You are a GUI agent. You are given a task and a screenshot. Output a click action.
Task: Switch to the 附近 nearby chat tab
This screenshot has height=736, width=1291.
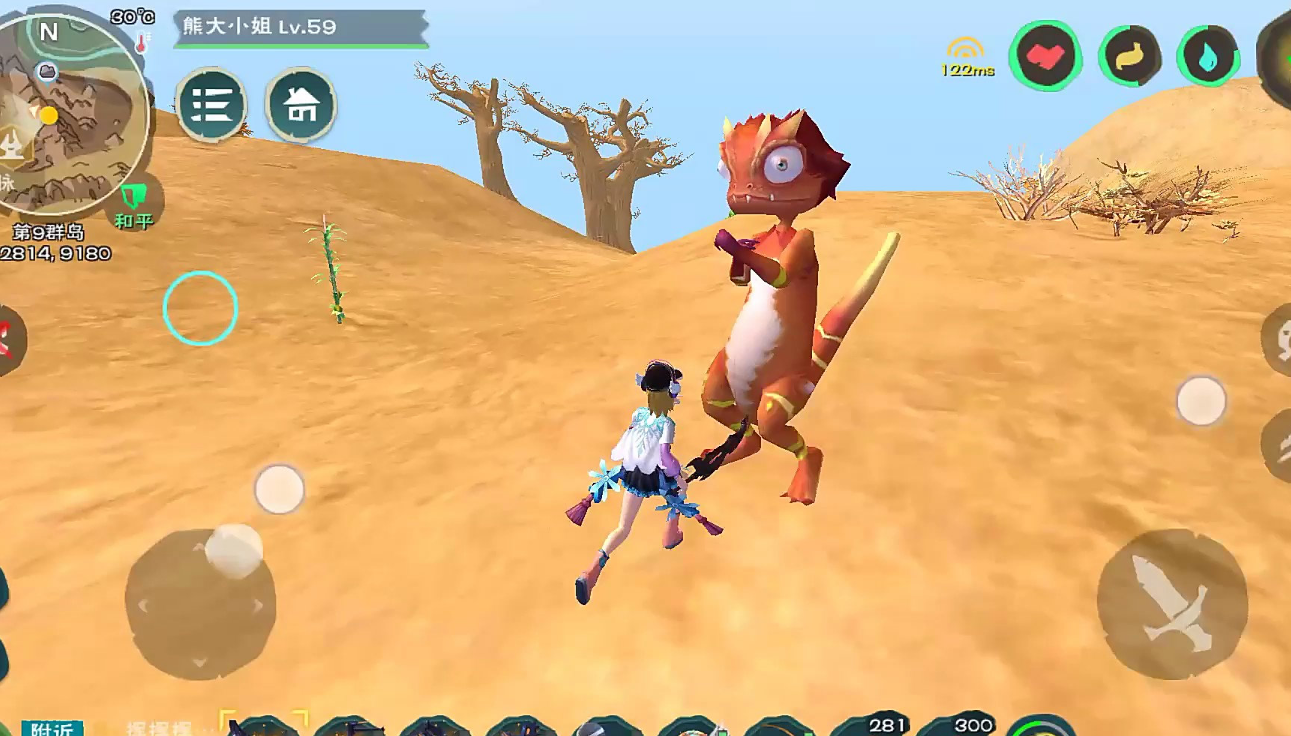pyautogui.click(x=52, y=729)
